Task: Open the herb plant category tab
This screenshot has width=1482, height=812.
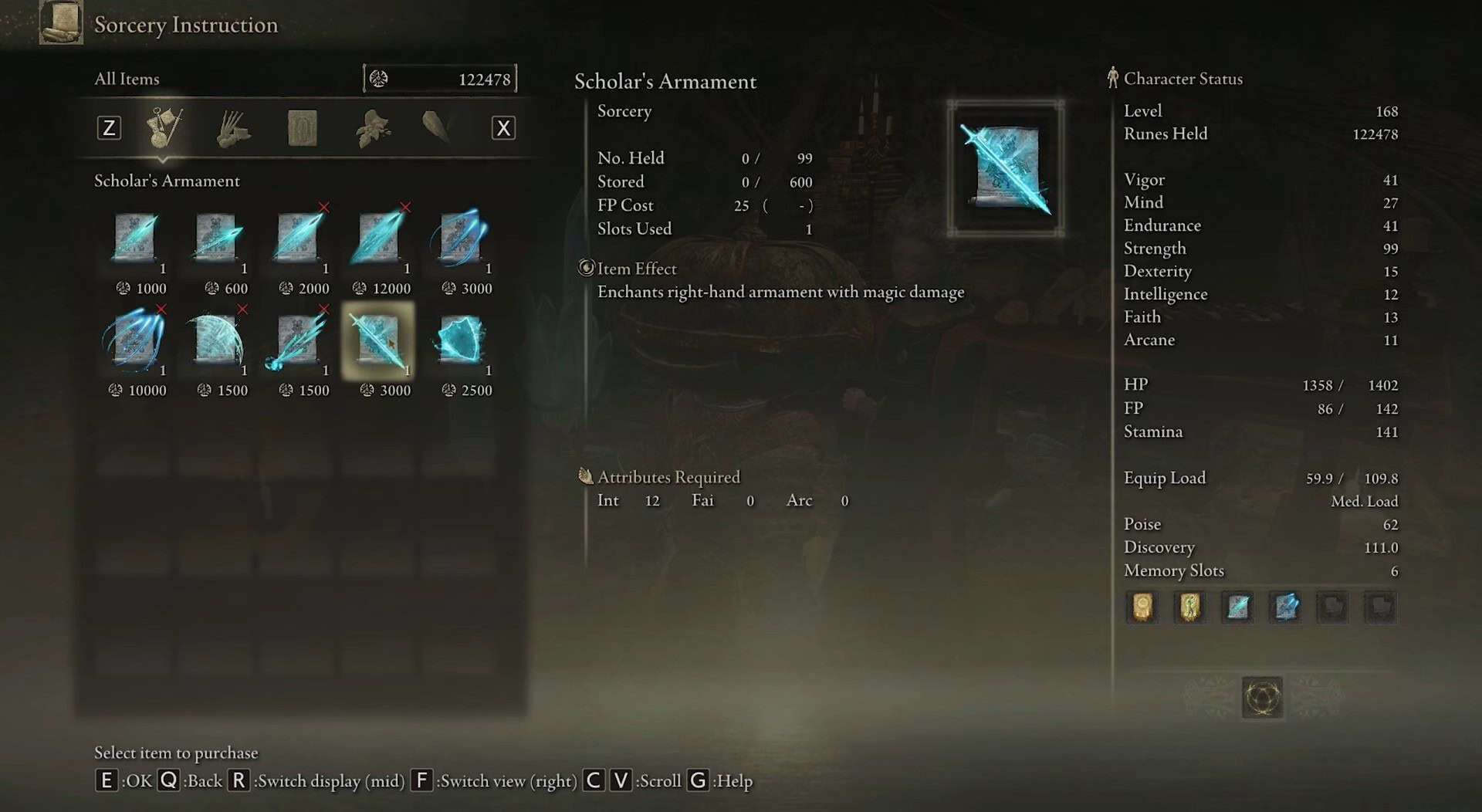Action: pyautogui.click(x=372, y=128)
